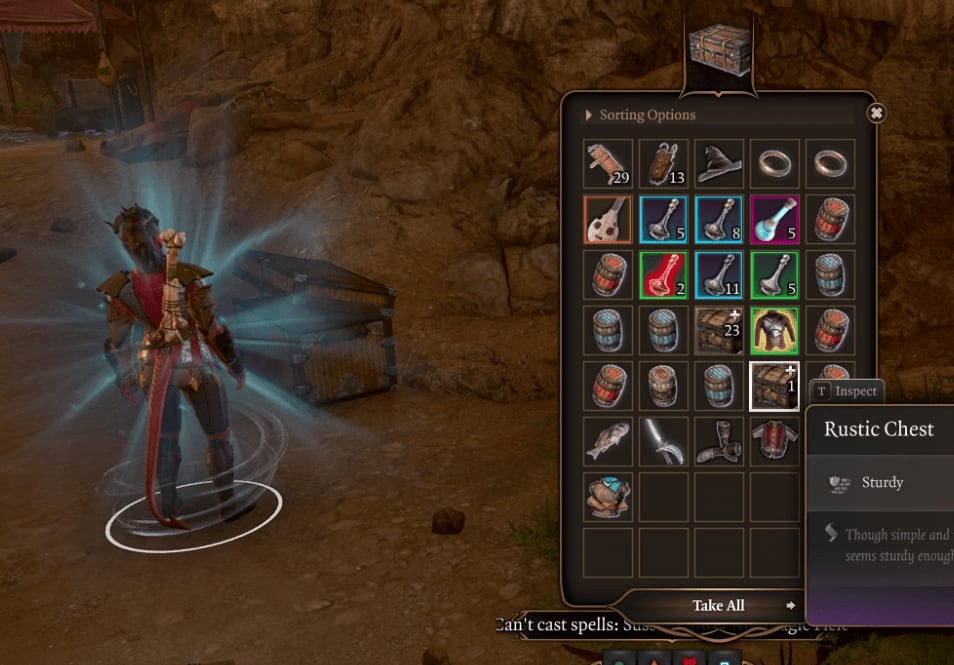Pick the item stack of 13
The height and width of the screenshot is (665, 954).
(x=664, y=164)
